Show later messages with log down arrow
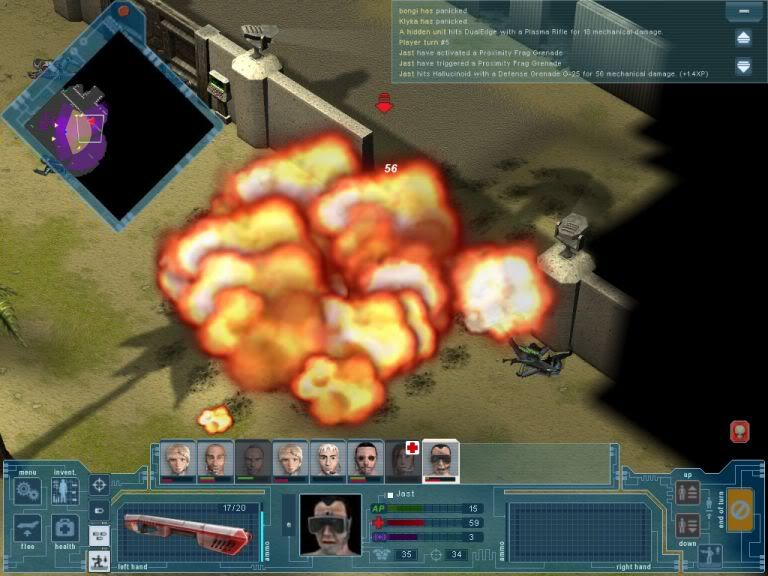768x576 pixels. coord(743,66)
